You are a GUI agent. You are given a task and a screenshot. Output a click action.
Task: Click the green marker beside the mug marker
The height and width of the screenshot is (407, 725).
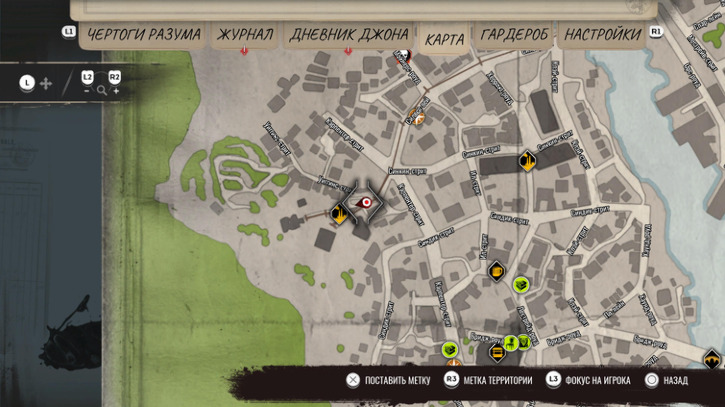(520, 286)
